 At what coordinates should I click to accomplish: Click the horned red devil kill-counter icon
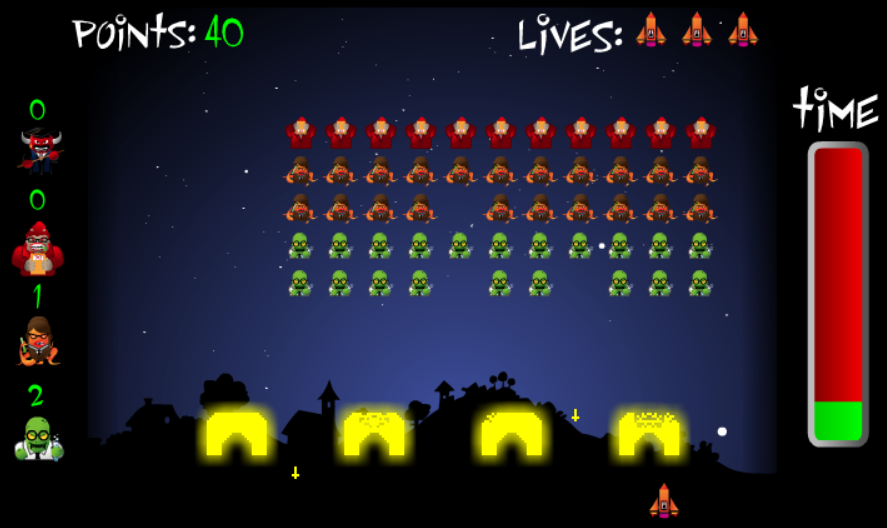tap(39, 151)
